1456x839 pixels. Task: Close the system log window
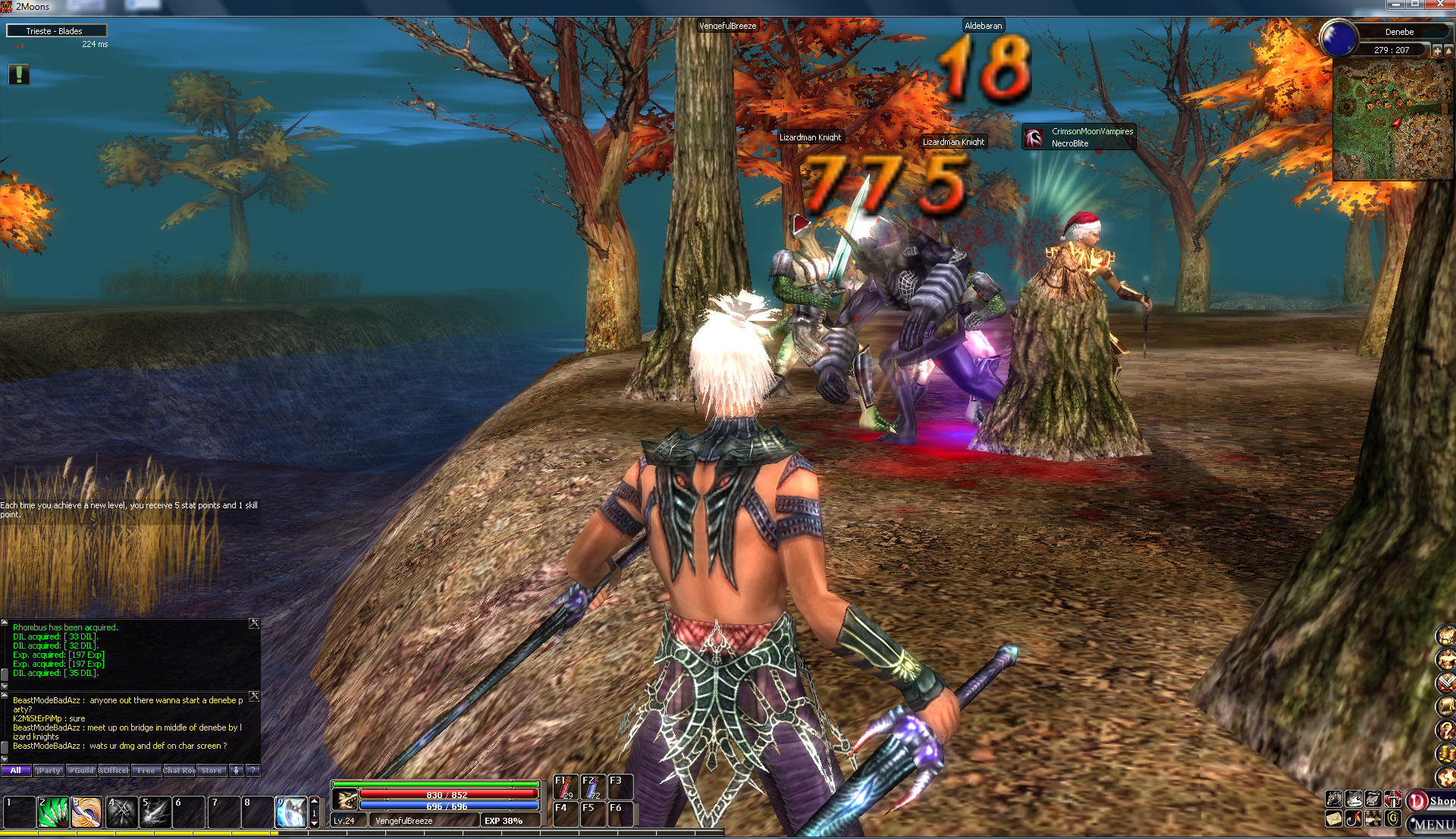(x=254, y=624)
